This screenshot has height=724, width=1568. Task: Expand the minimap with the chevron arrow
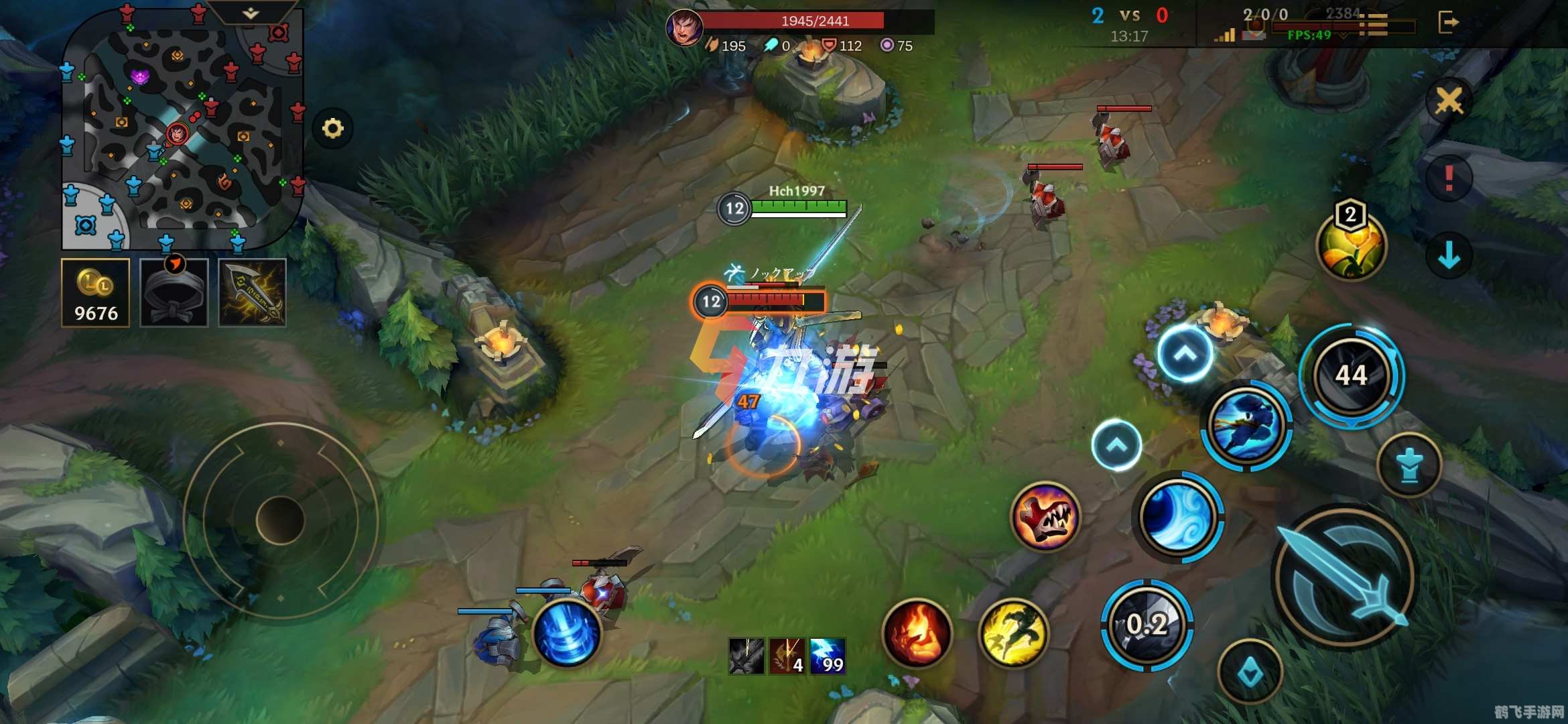click(x=251, y=13)
